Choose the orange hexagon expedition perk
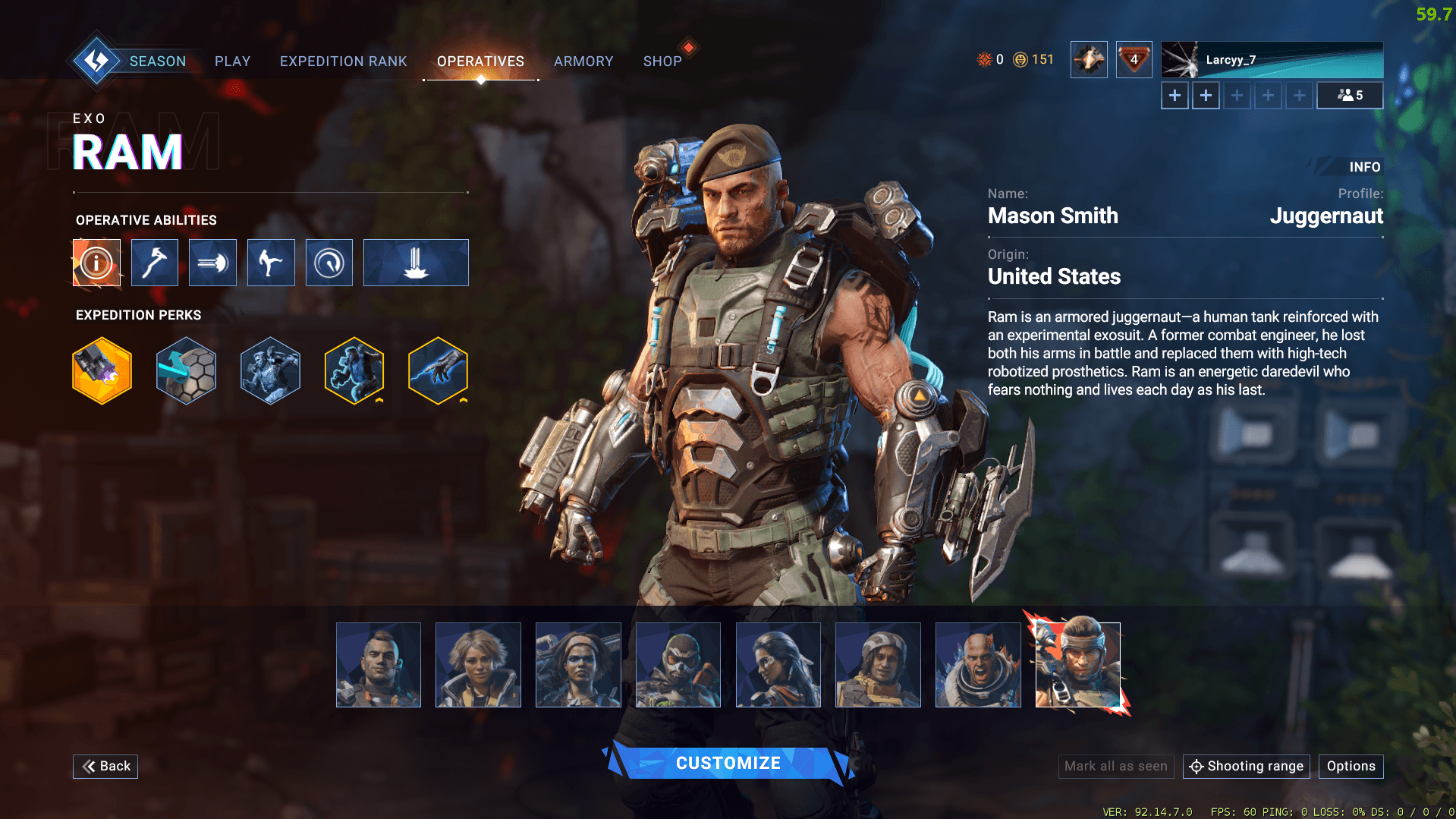Viewport: 1456px width, 819px height. (102, 370)
